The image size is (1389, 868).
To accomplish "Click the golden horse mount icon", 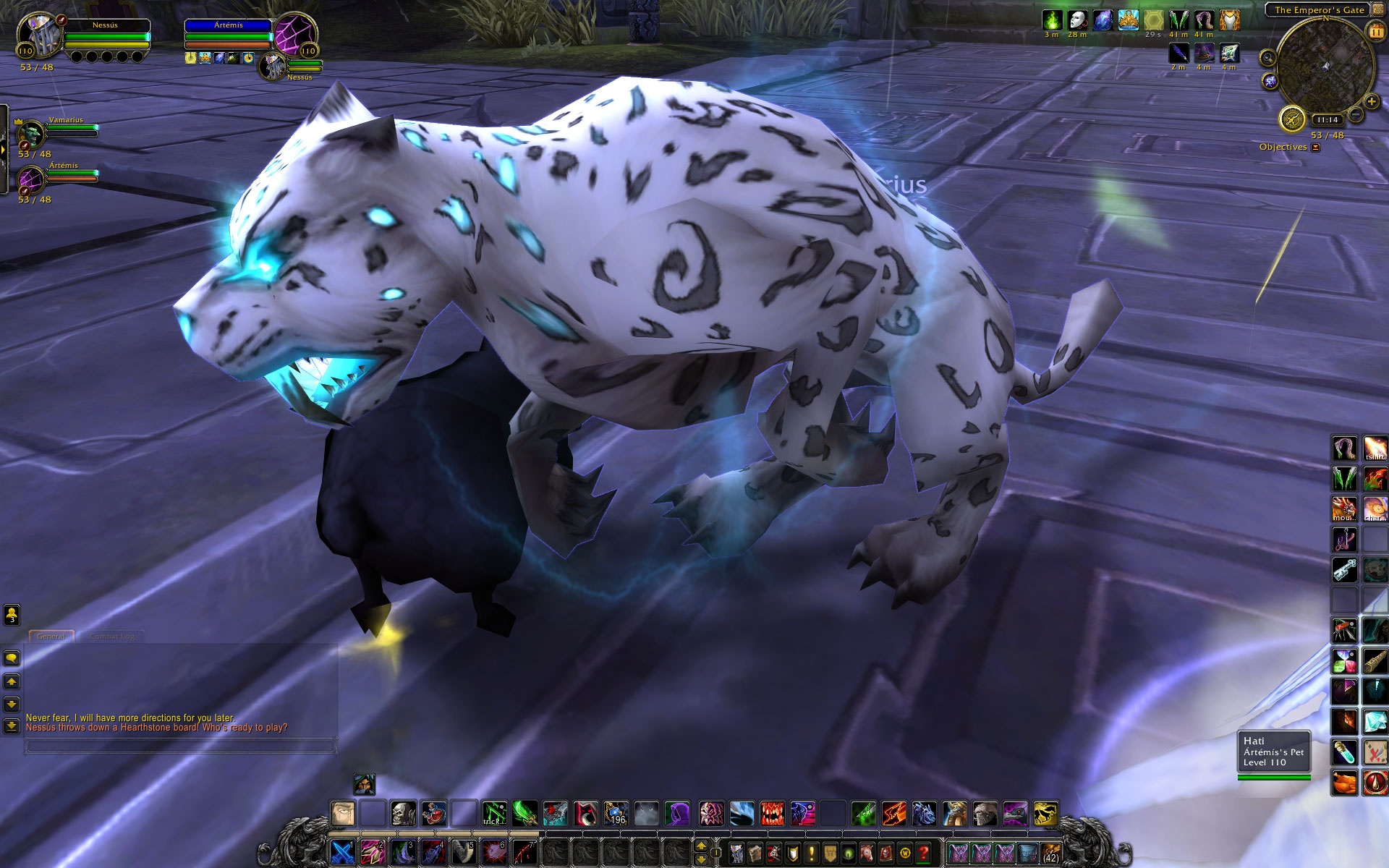I will (x=1045, y=814).
